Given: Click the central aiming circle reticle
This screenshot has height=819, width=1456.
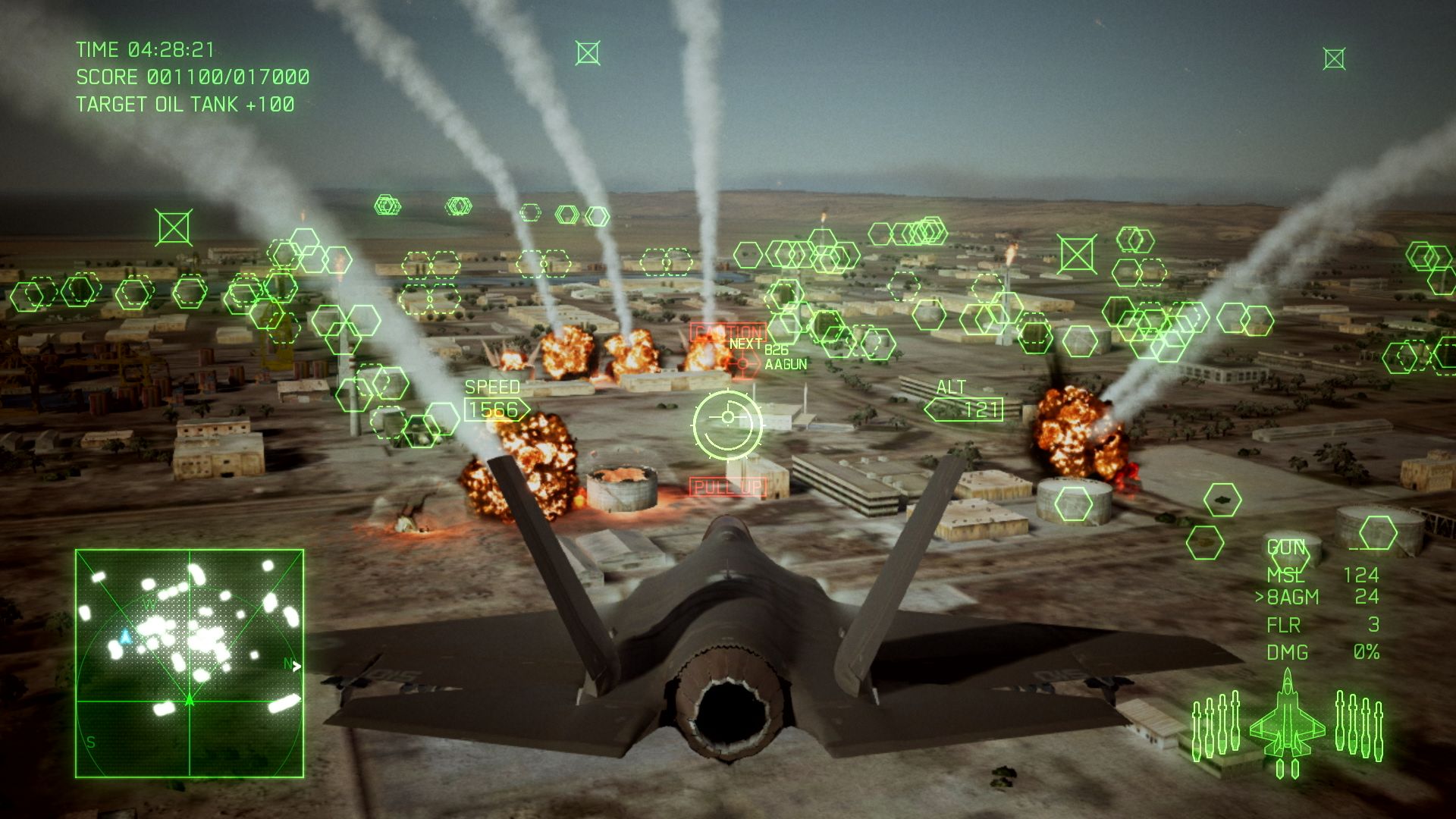Looking at the screenshot, I should coord(730,425).
